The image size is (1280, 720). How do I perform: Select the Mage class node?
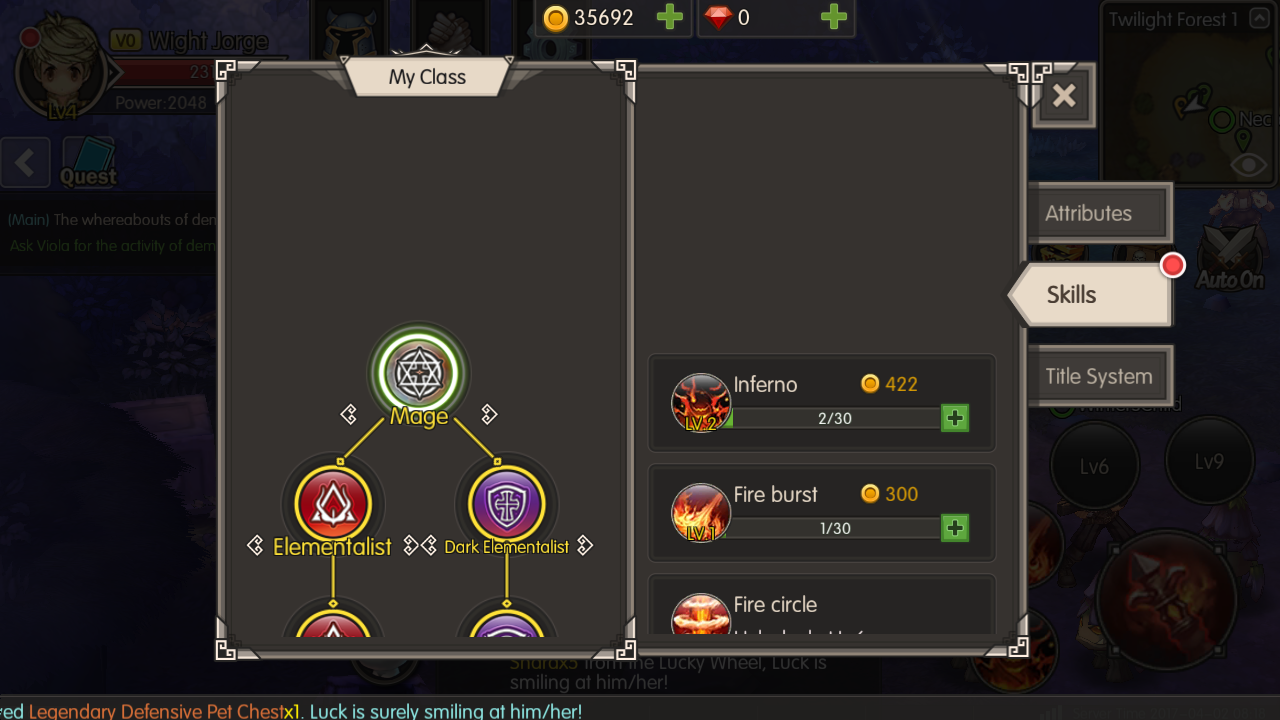tap(418, 373)
